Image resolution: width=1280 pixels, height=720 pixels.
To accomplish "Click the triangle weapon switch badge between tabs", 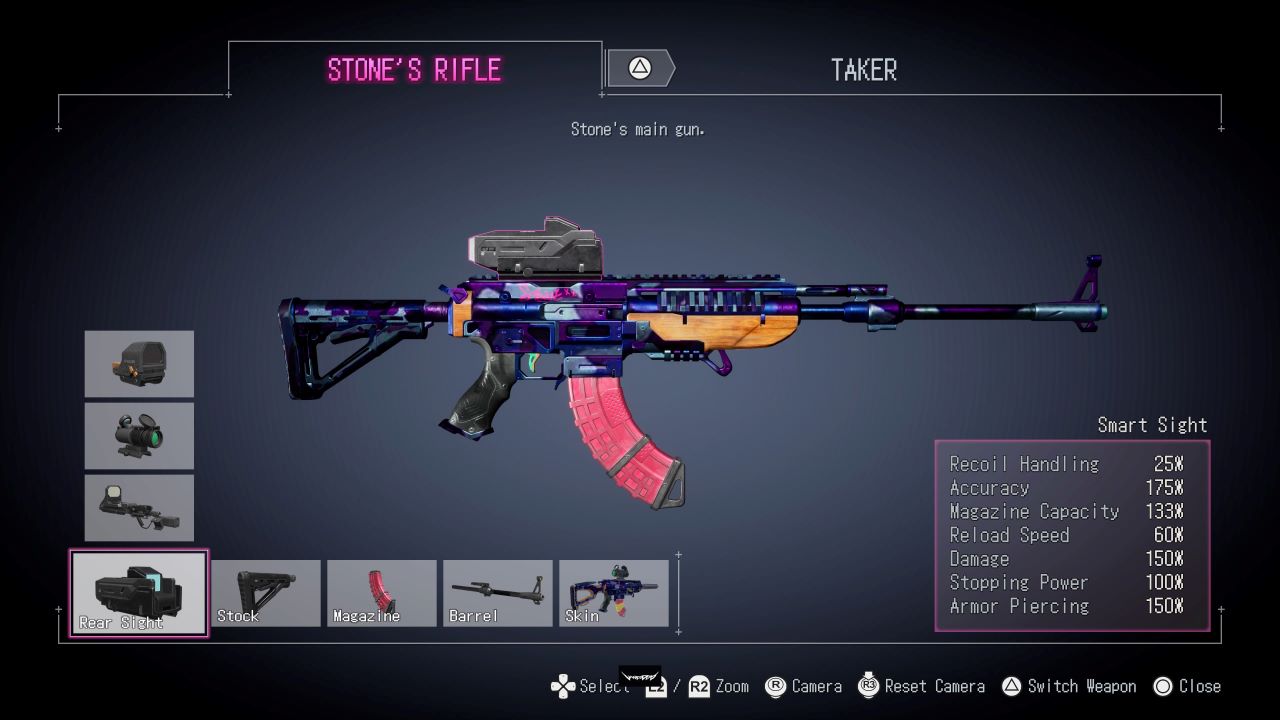I will 640,67.
